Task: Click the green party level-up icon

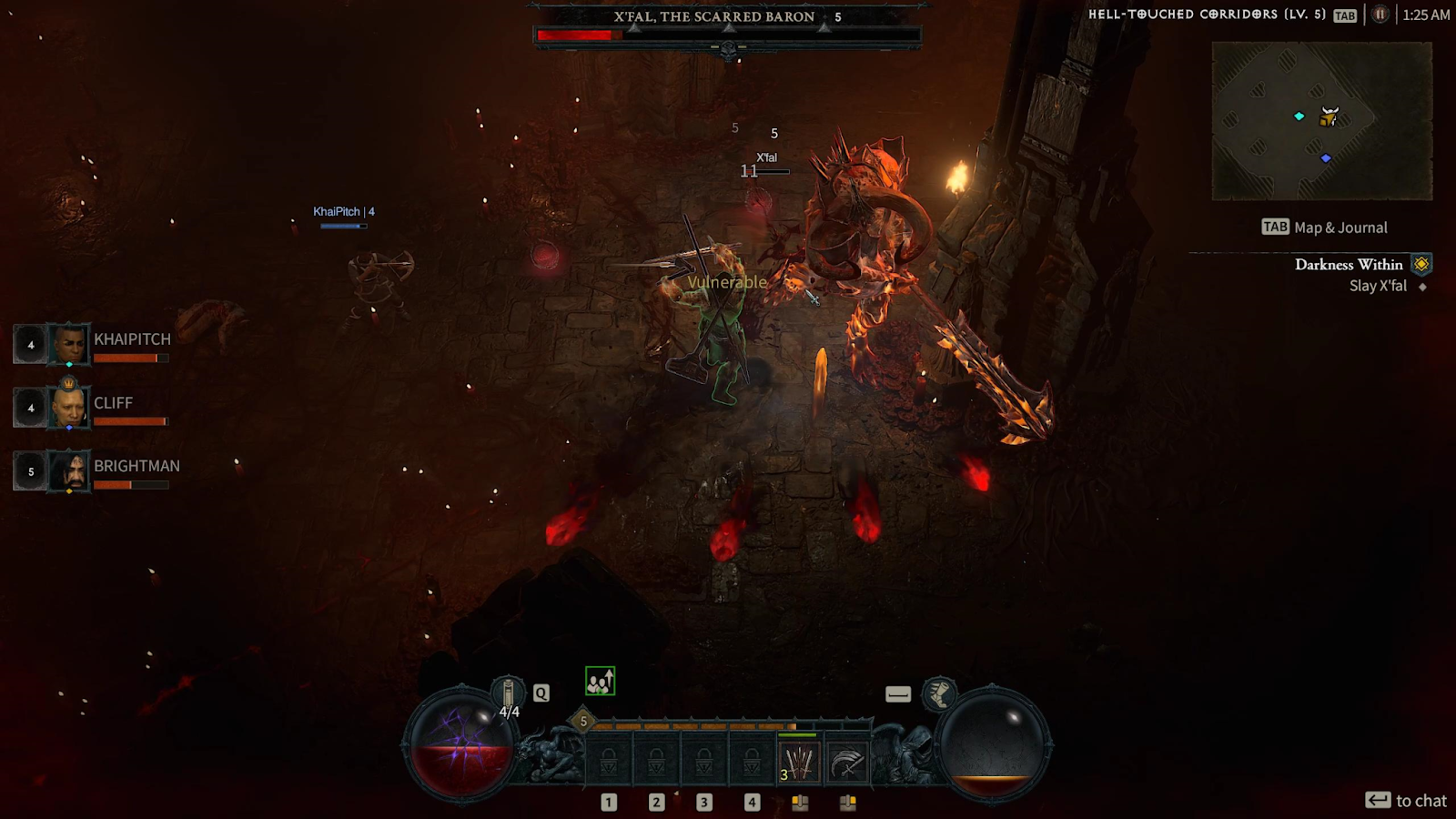Action: [x=600, y=681]
